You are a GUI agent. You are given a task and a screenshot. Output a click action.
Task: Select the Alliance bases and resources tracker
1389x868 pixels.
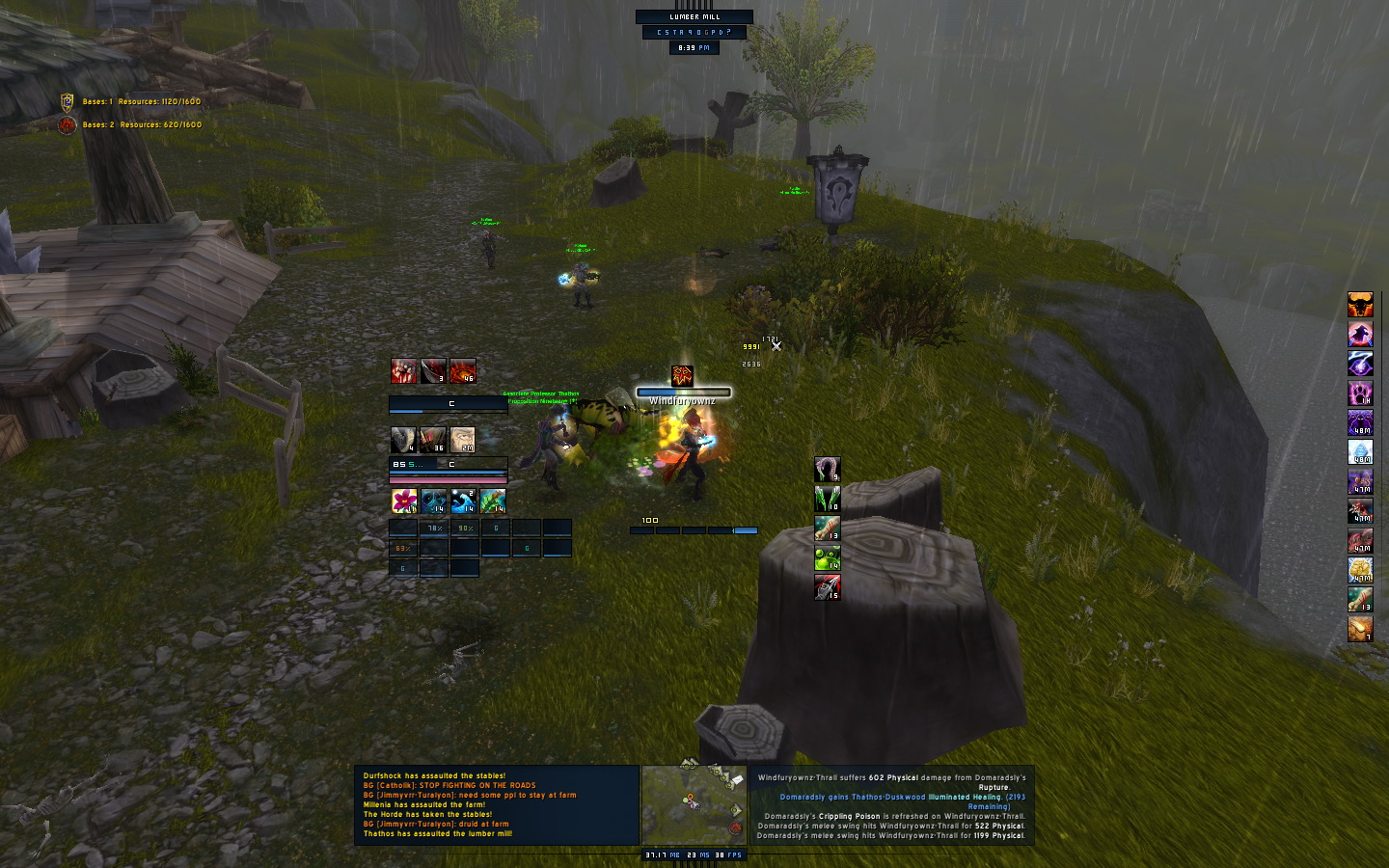[x=132, y=101]
